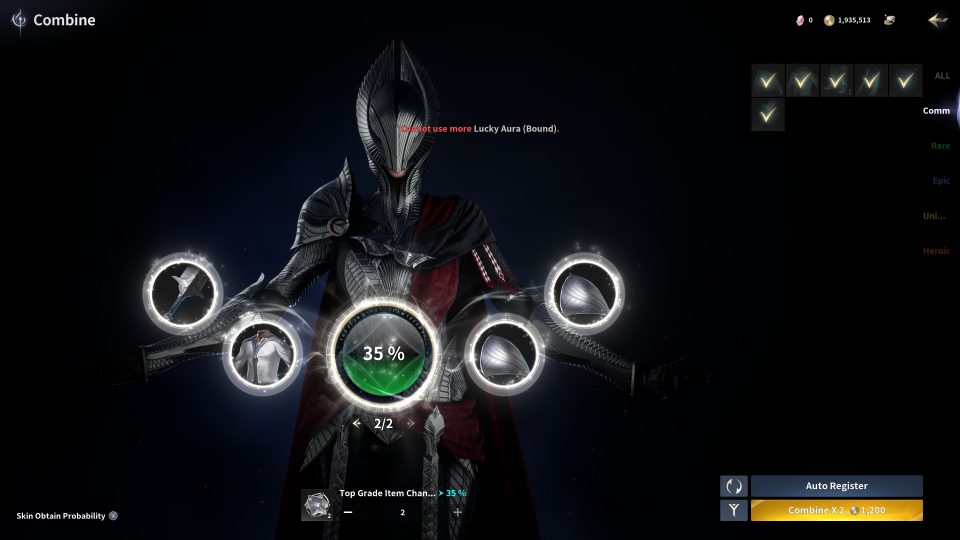Open the filter icon beside Combine
960x540 pixels.
(x=734, y=511)
